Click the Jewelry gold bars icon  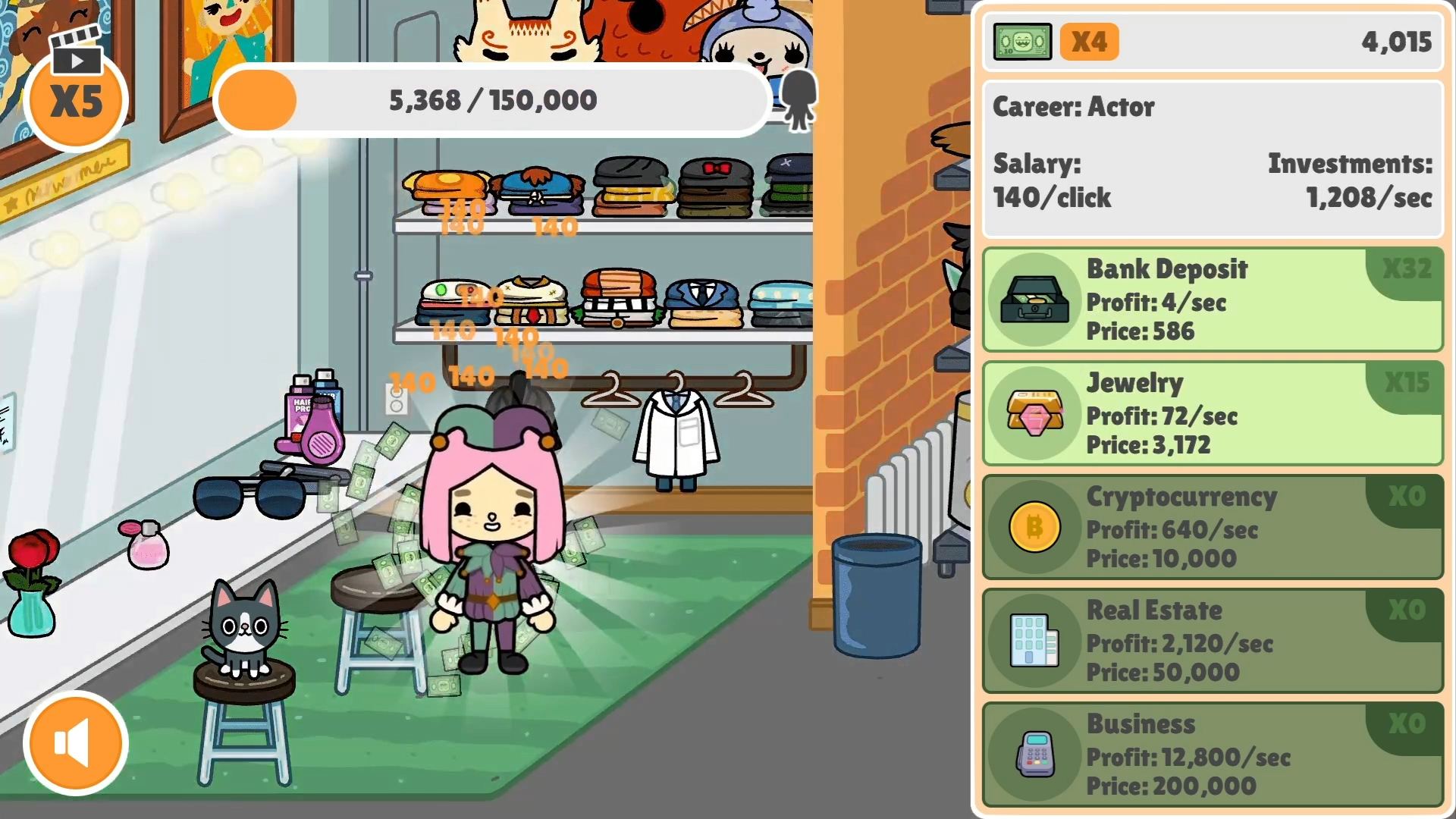1035,413
